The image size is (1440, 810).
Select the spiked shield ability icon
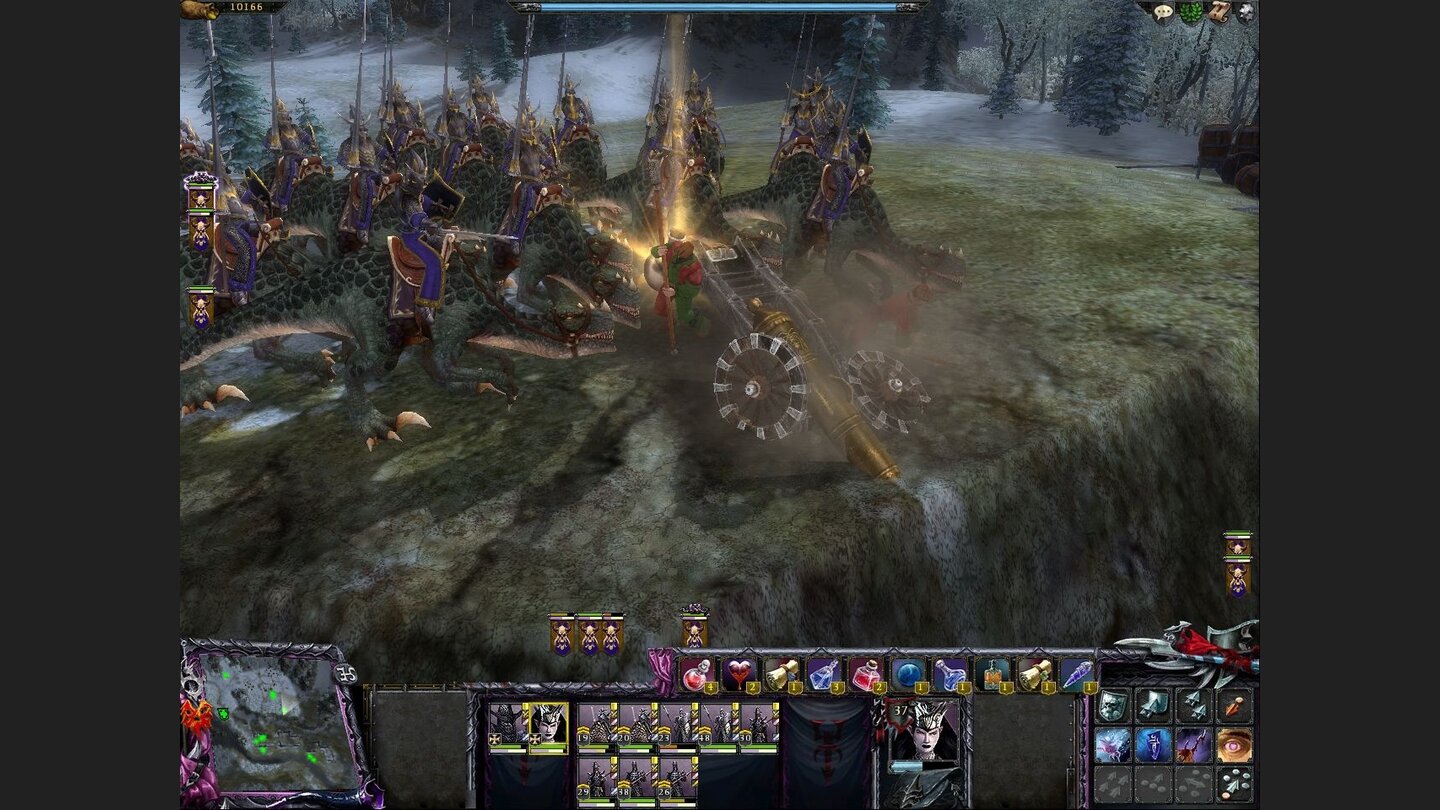[1151, 705]
